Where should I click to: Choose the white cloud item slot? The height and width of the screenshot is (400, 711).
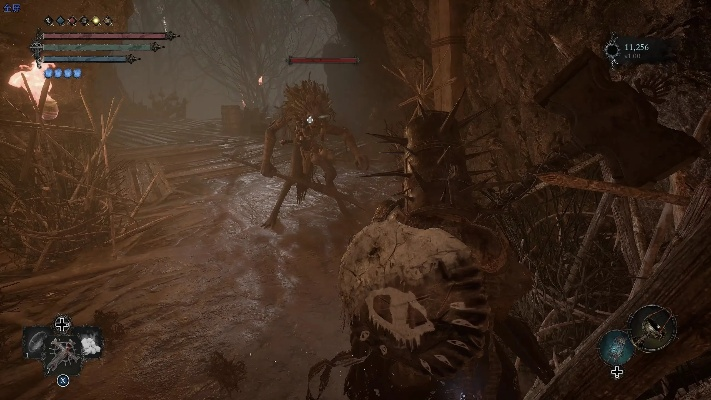pos(88,342)
